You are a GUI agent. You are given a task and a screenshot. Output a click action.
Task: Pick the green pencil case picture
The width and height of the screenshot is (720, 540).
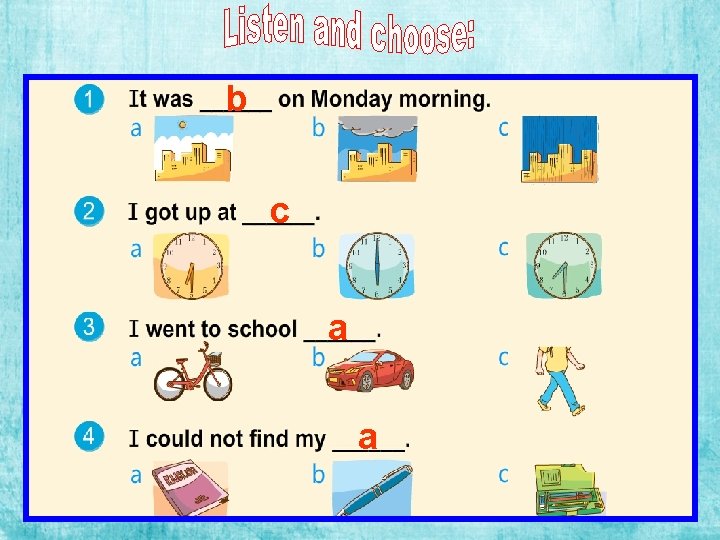click(x=565, y=488)
